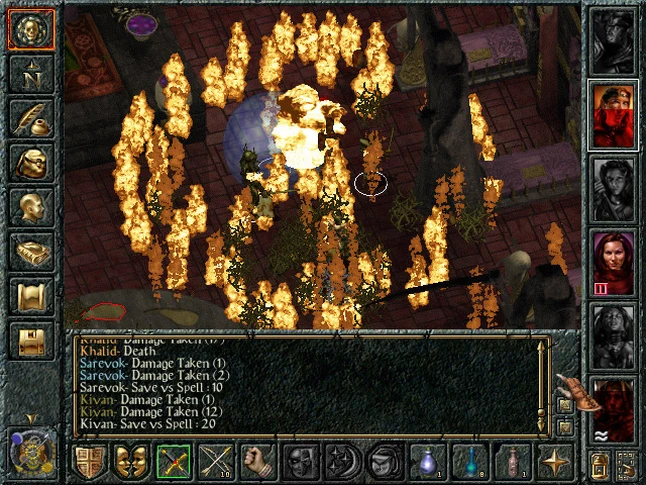646x485 pixels.
Task: Select the red-hooded woman portrait
Action: (613, 262)
